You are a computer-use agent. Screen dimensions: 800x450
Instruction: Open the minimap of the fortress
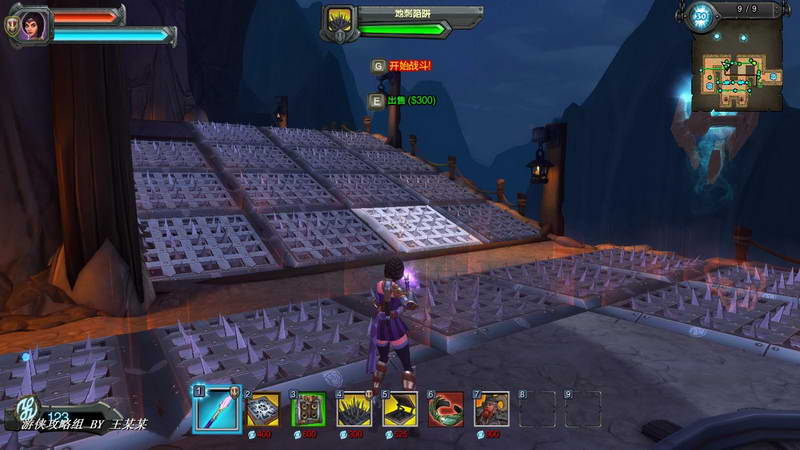(x=742, y=69)
